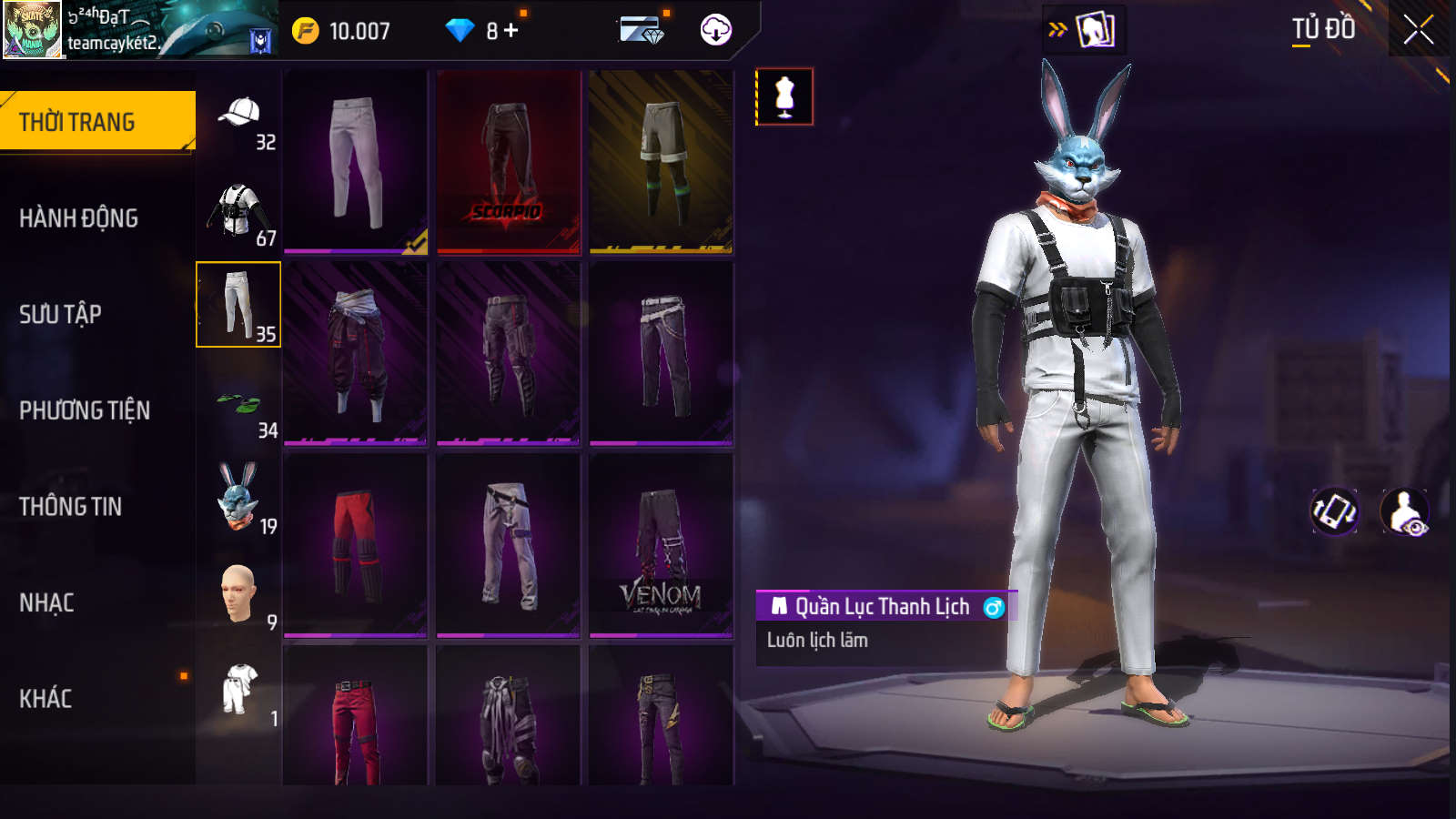Open the Nhạc menu

click(x=47, y=602)
